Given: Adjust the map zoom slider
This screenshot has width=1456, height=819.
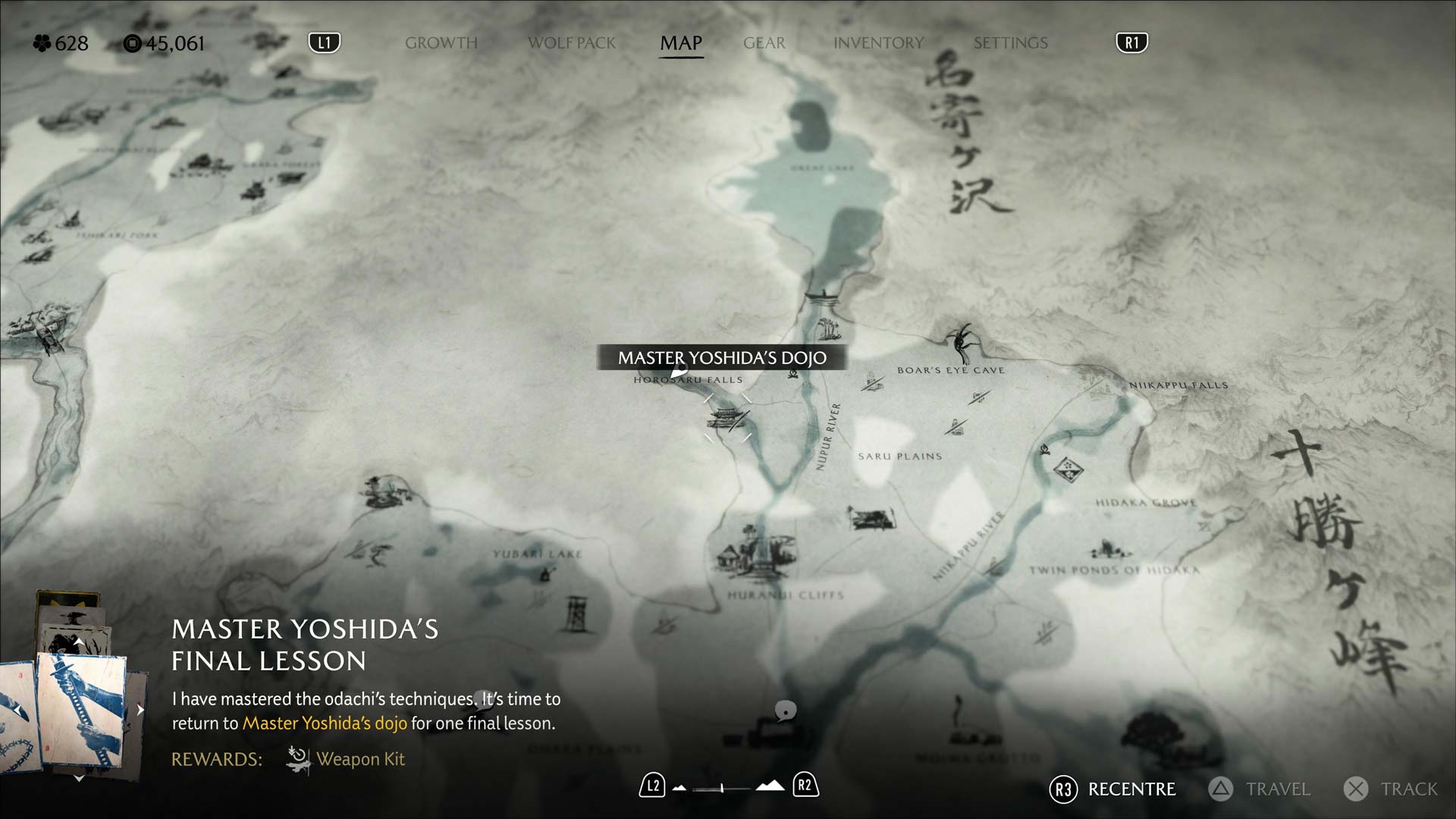Looking at the screenshot, I should [x=722, y=788].
